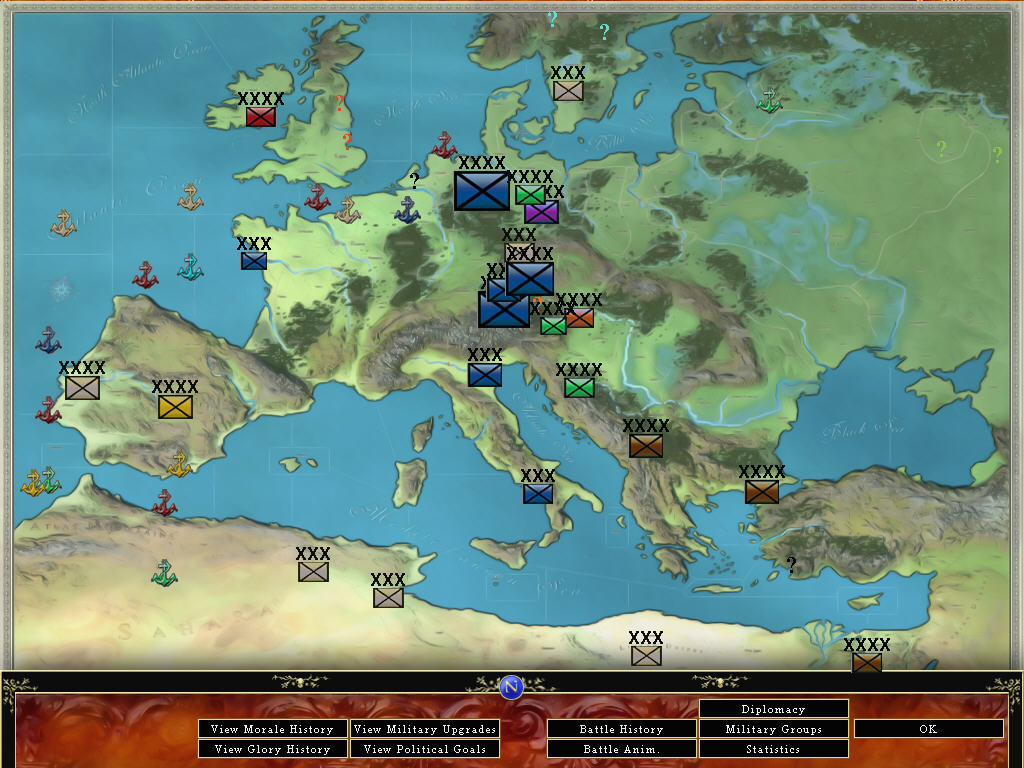This screenshot has width=1024, height=768.
Task: Select the yellow army marker in Spain
Action: pyautogui.click(x=175, y=407)
